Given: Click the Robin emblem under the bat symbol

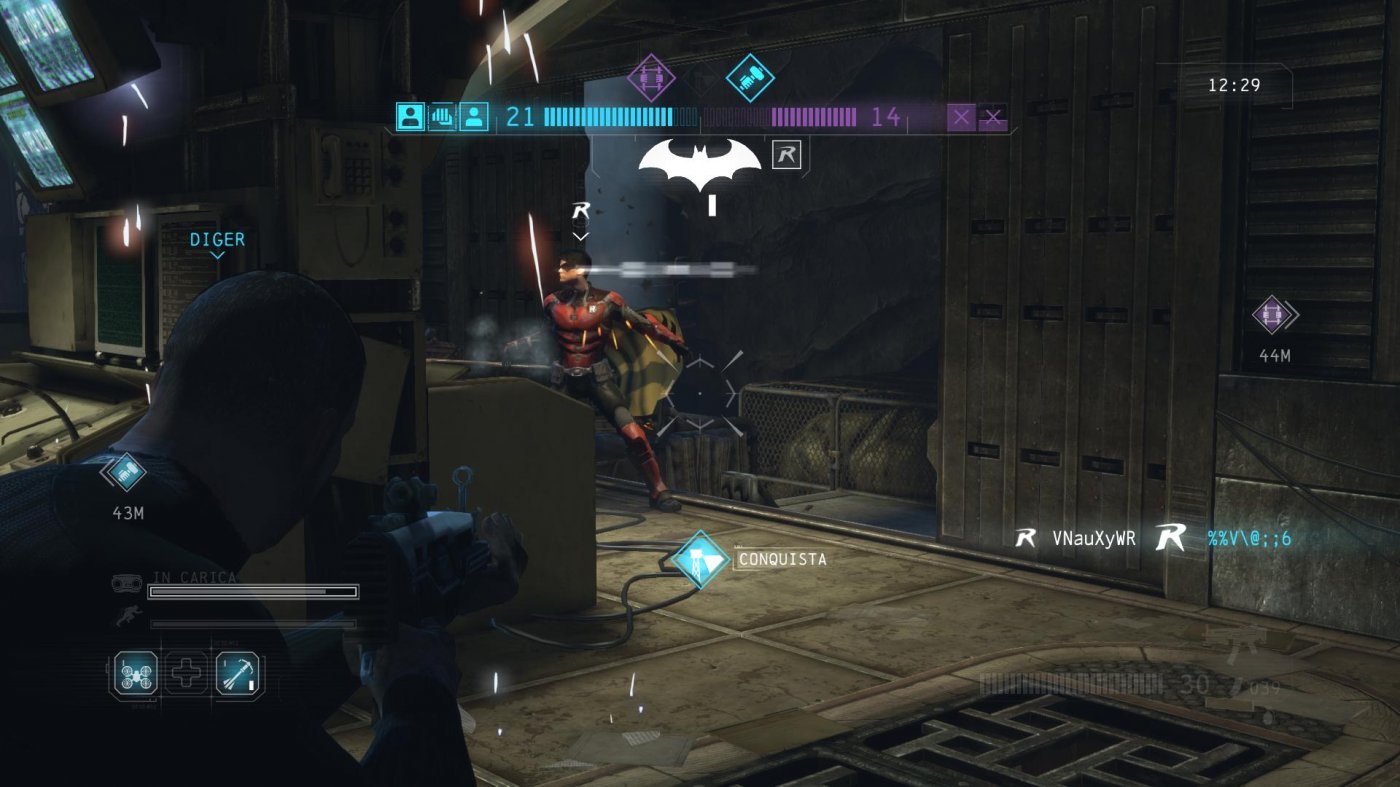Looking at the screenshot, I should [788, 156].
